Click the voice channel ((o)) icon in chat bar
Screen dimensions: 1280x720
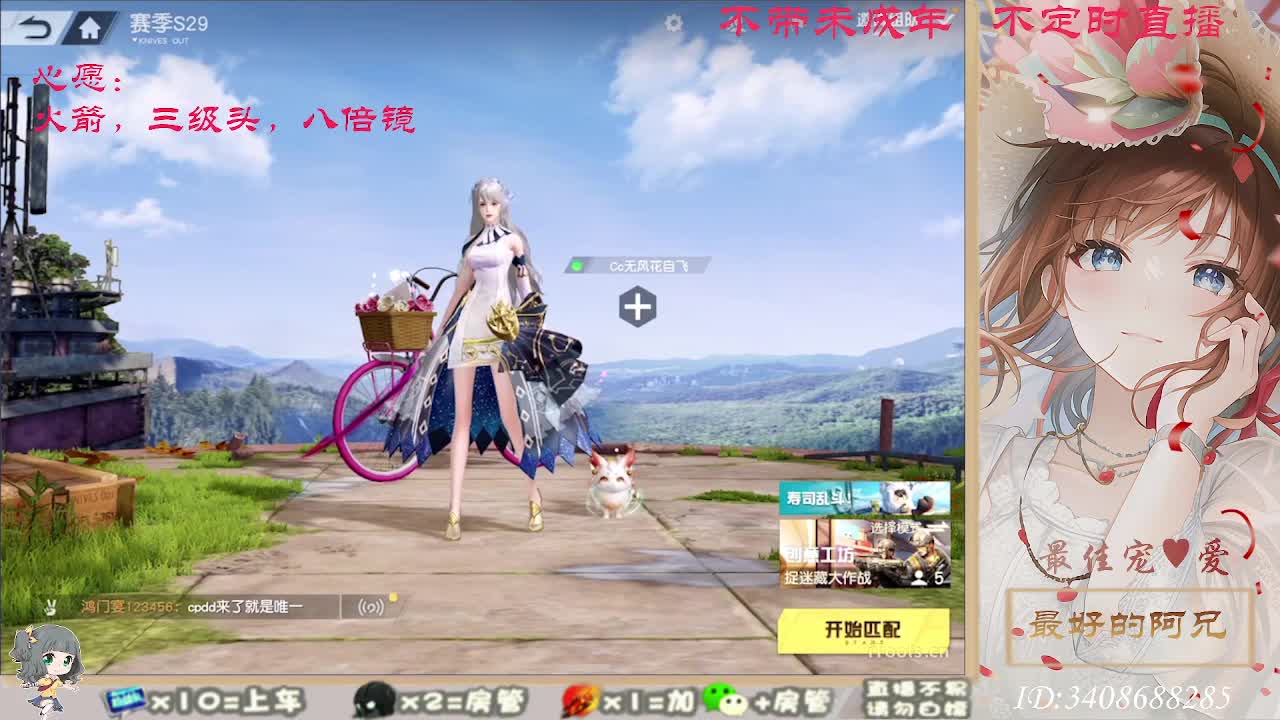coord(371,605)
